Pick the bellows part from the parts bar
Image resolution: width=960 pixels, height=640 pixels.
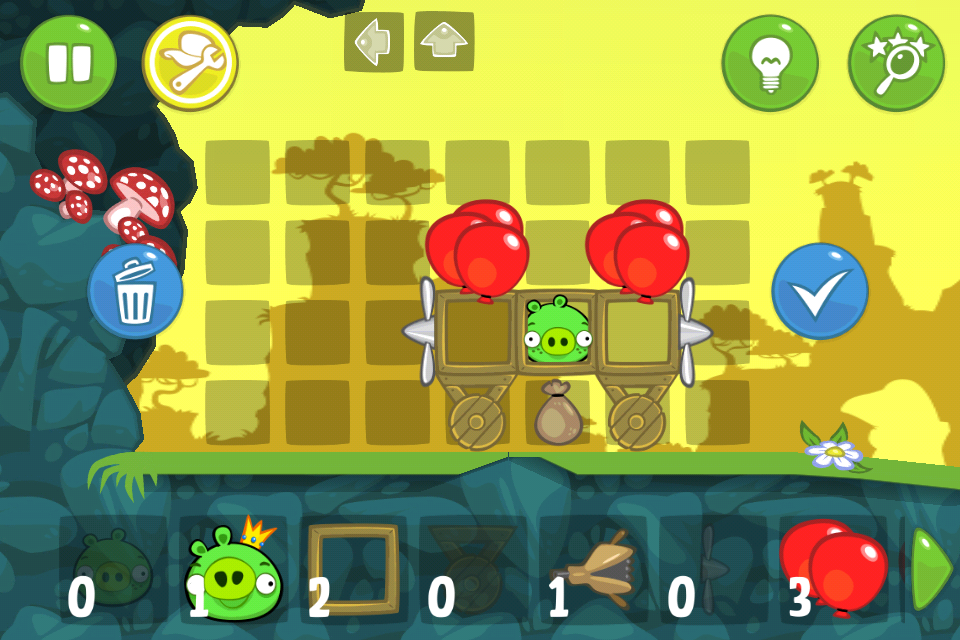592,571
